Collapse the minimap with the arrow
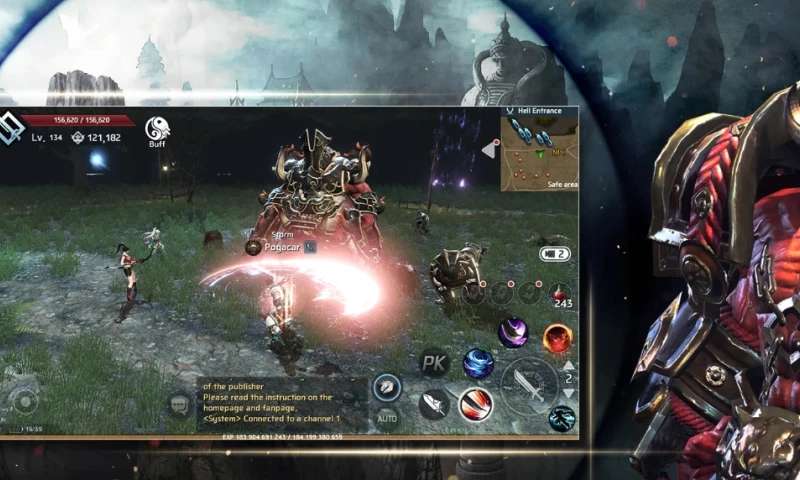This screenshot has width=800, height=480. point(490,149)
